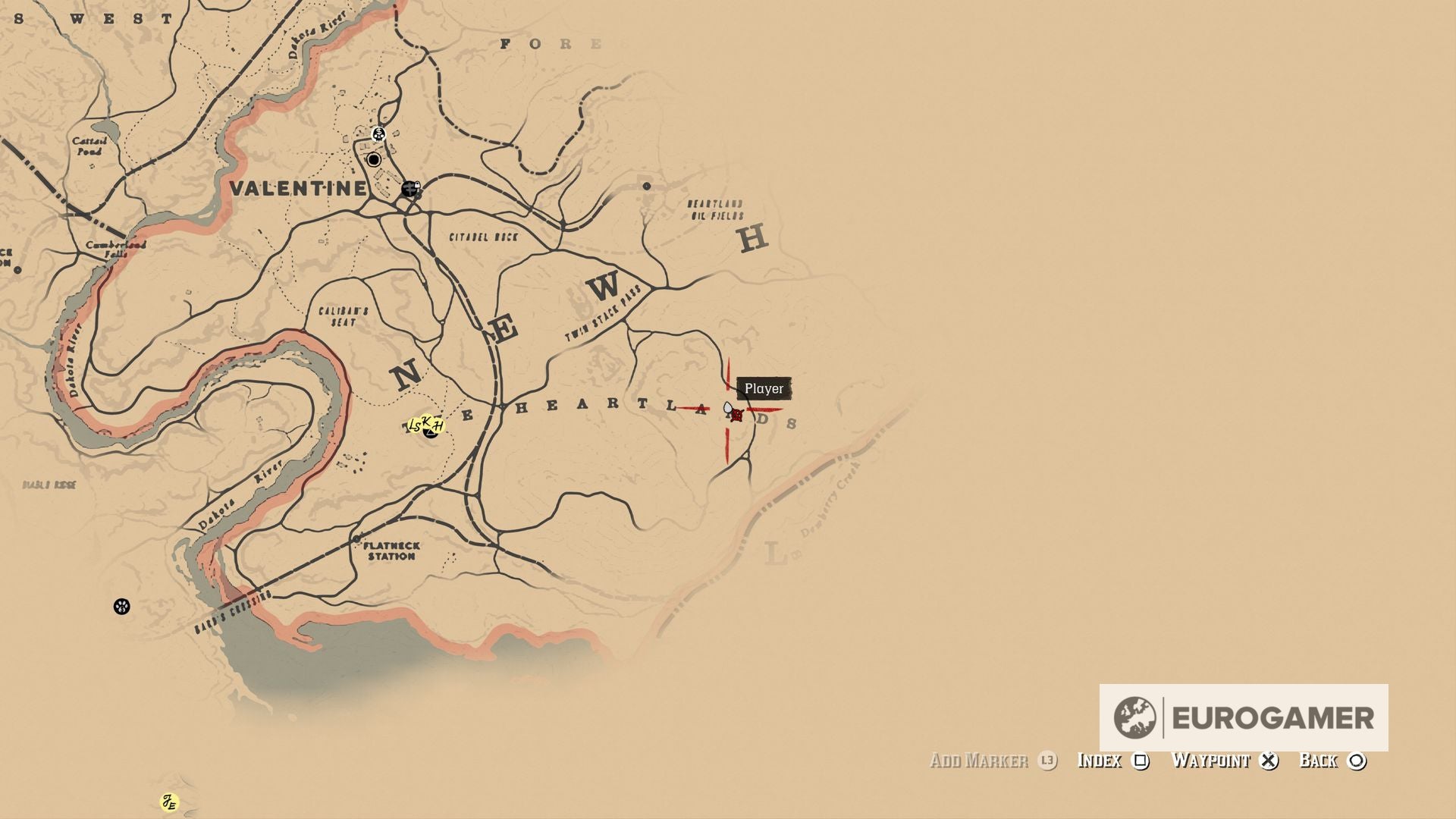This screenshot has height=819, width=1456.
Task: Click the dollar-skull bounty icon in Valentine
Action: pyautogui.click(x=379, y=134)
